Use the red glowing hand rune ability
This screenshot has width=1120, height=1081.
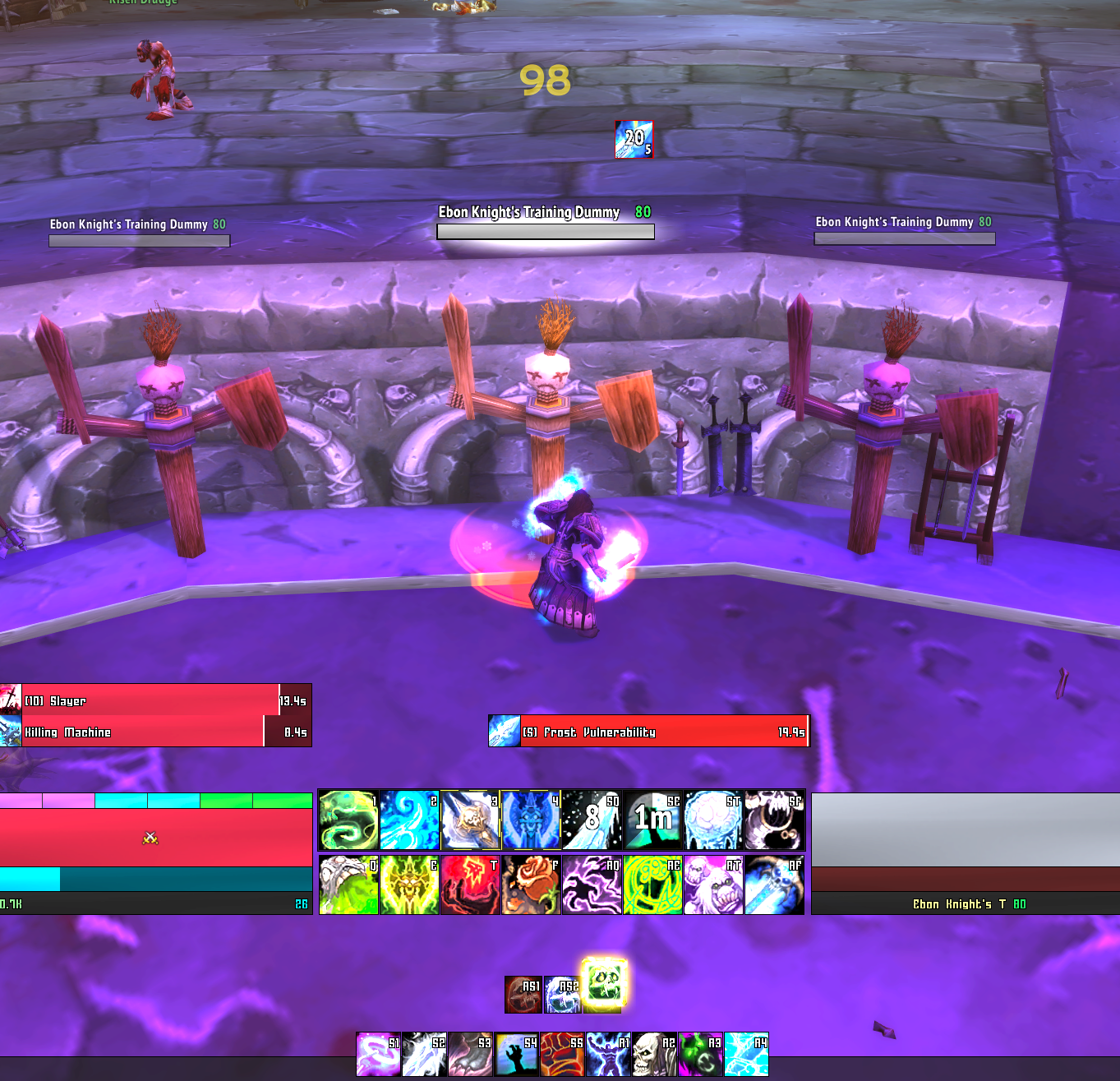click(x=470, y=885)
